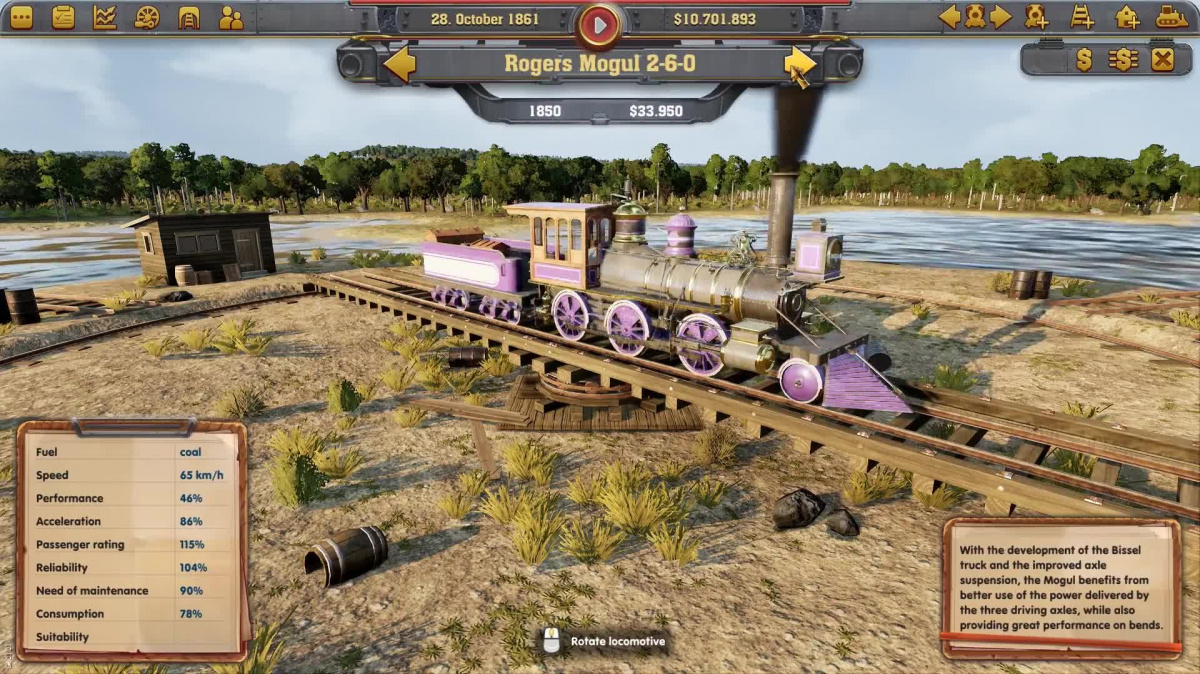Image resolution: width=1200 pixels, height=674 pixels.
Task: Choose the build house icon
Action: 1127,17
